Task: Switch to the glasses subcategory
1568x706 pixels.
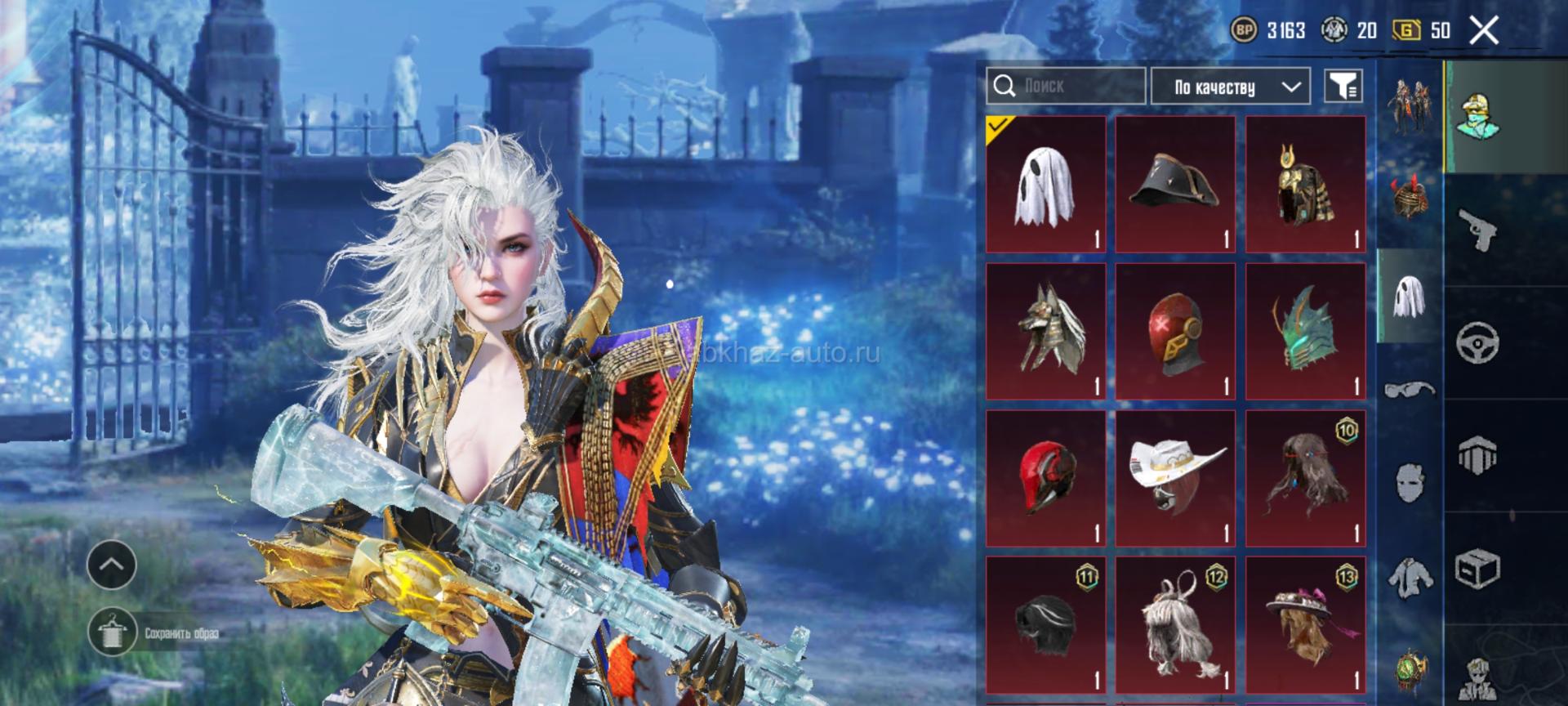Action: 1410,389
